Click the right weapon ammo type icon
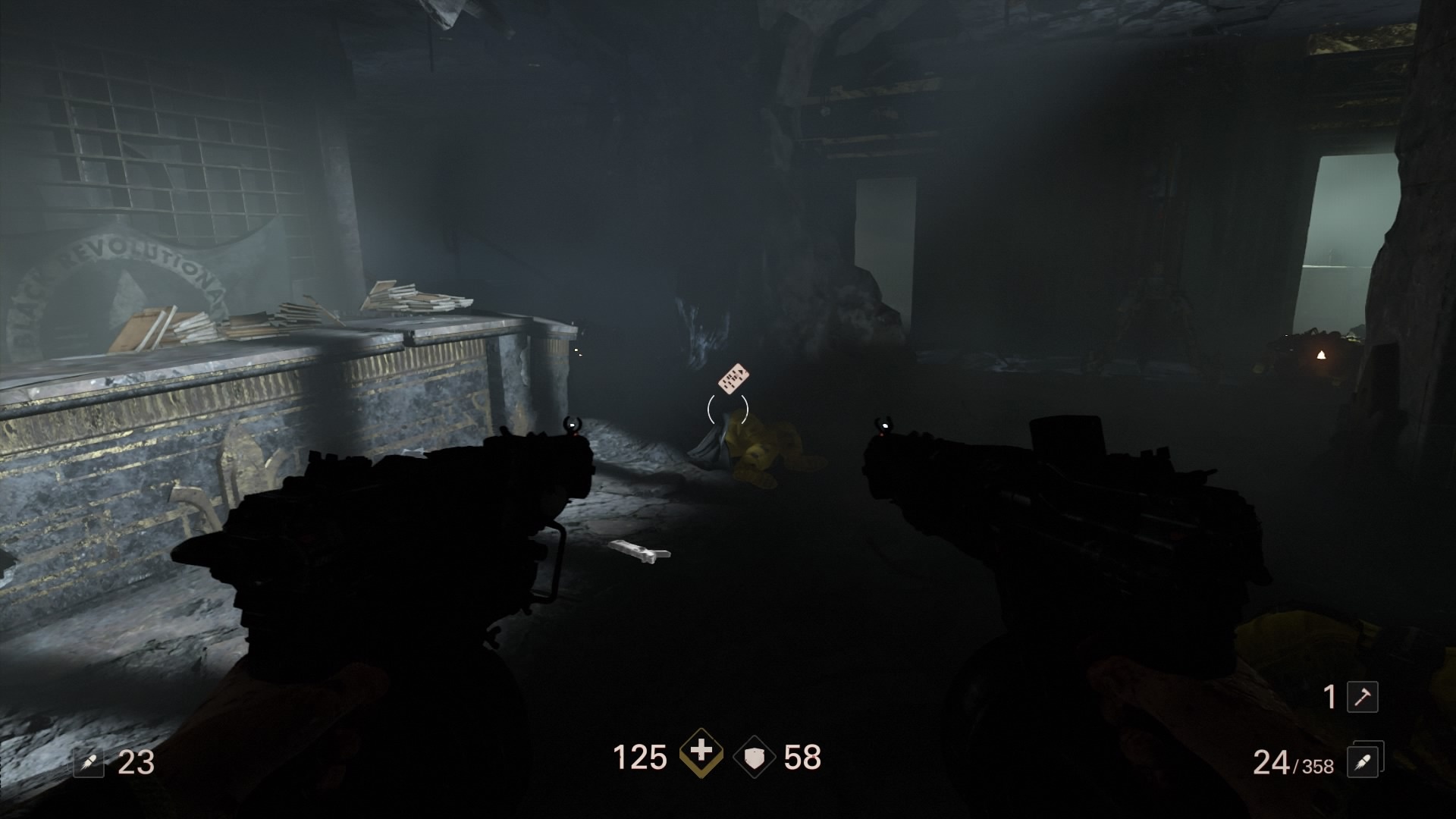Image resolution: width=1456 pixels, height=819 pixels. (1362, 761)
